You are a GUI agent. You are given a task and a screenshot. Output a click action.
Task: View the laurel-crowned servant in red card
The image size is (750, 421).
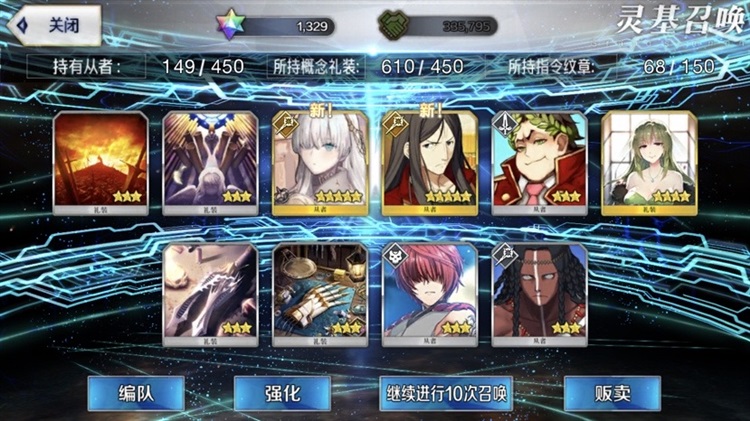pyautogui.click(x=537, y=161)
